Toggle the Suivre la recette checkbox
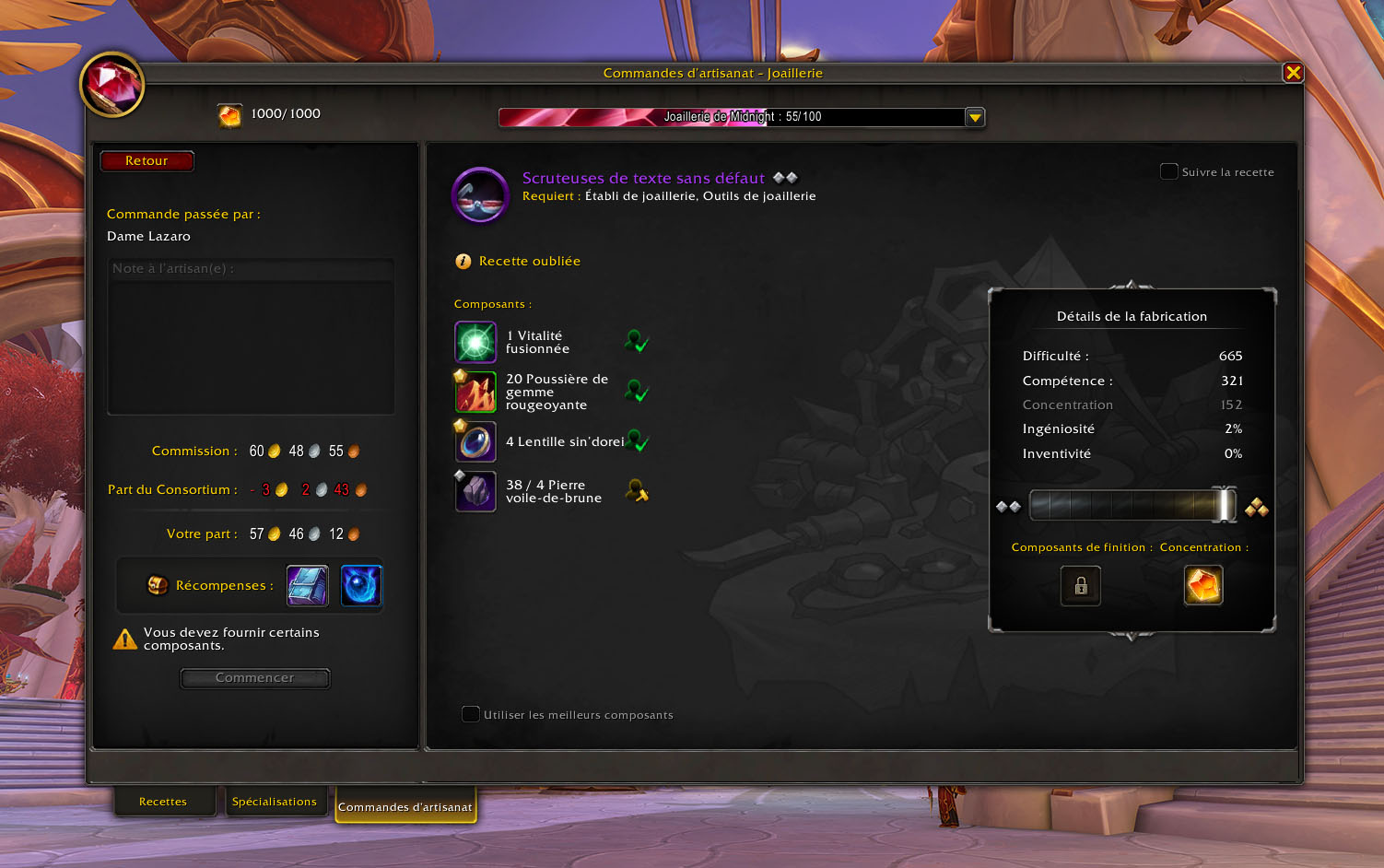1384x868 pixels. point(1169,171)
